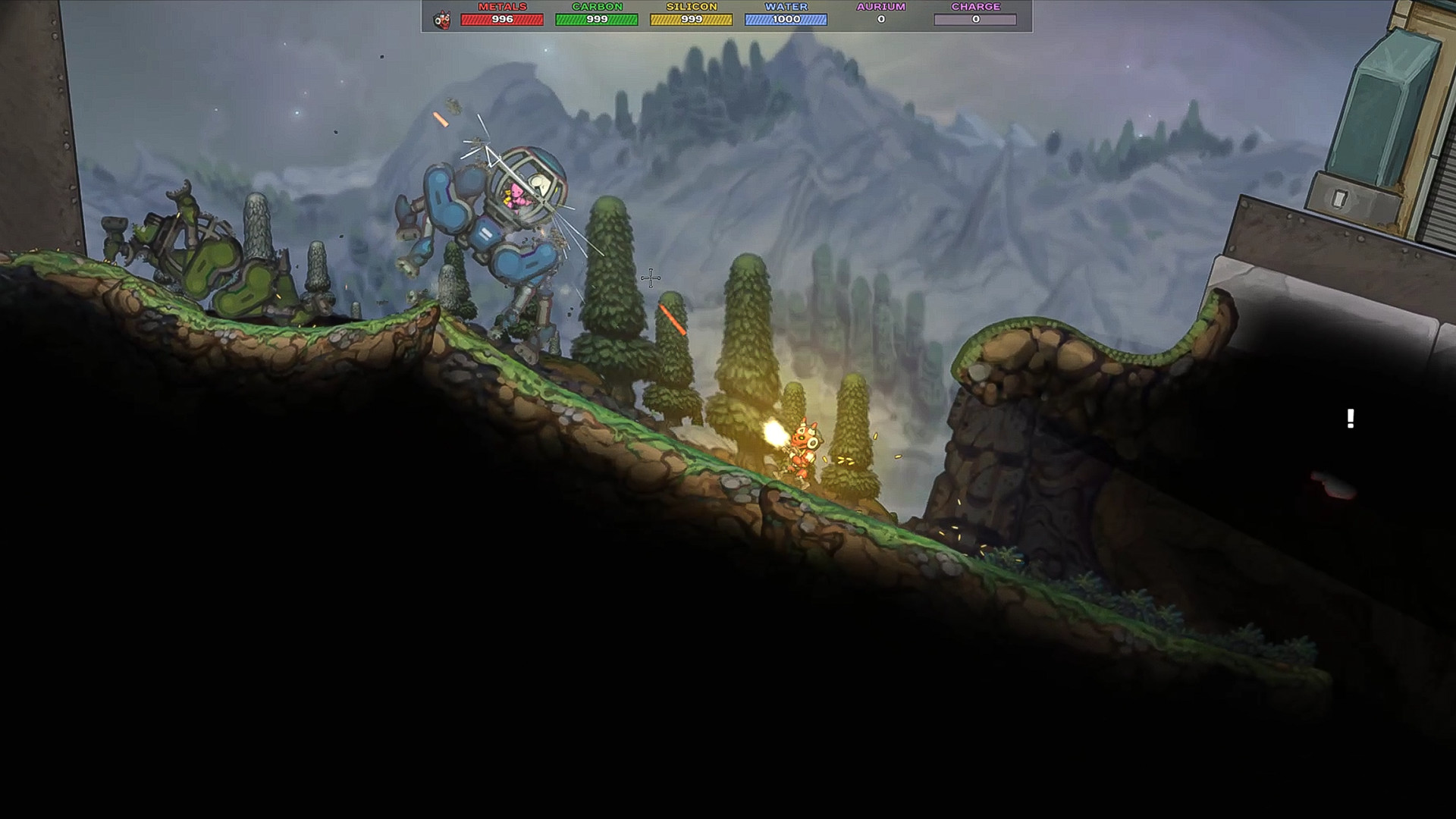Select the yellow SILICON bar showing 999
Image resolution: width=1456 pixels, height=819 pixels.
(x=691, y=19)
